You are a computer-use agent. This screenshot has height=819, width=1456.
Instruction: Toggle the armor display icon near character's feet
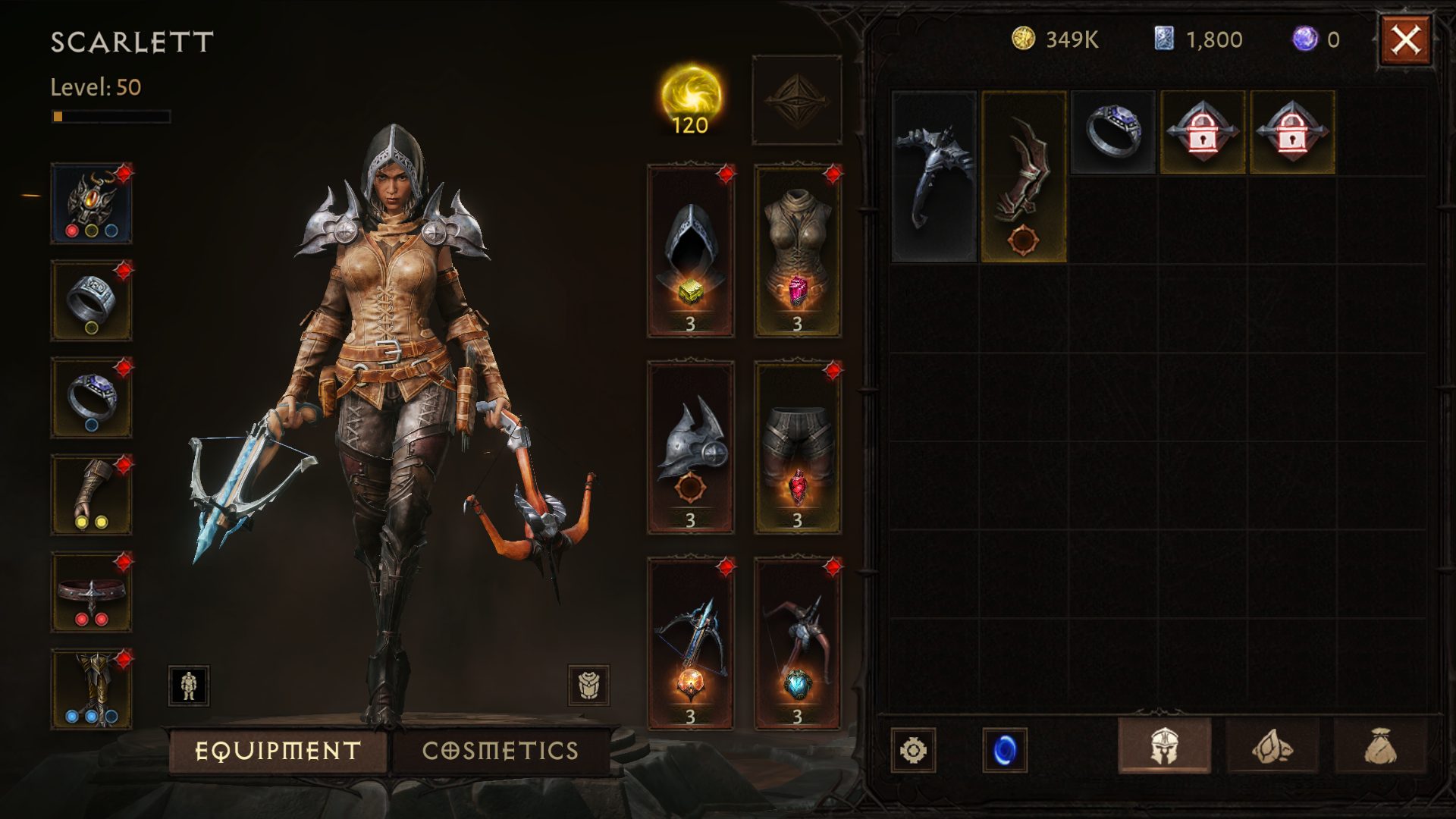click(x=187, y=686)
